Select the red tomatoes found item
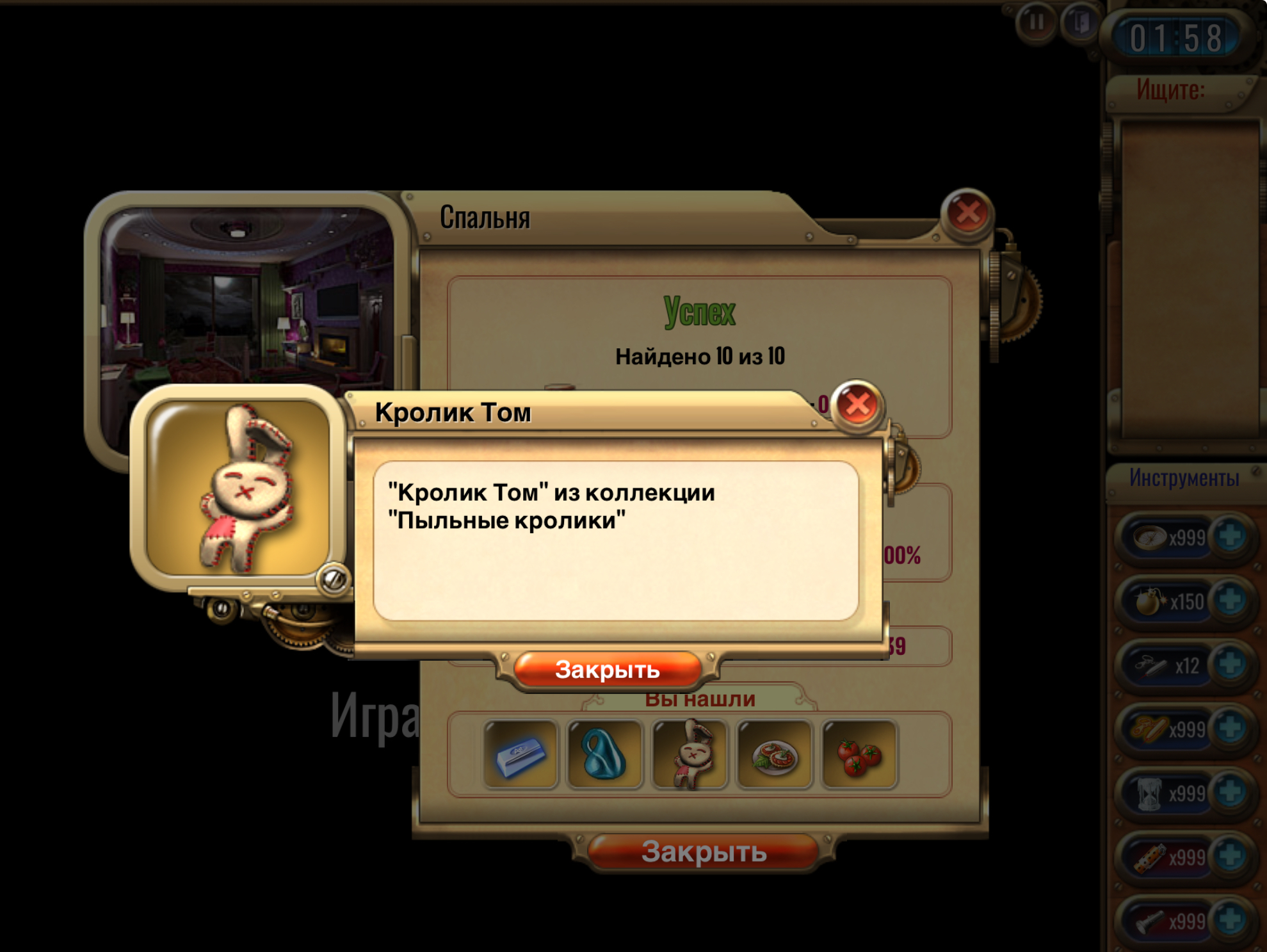 click(859, 754)
